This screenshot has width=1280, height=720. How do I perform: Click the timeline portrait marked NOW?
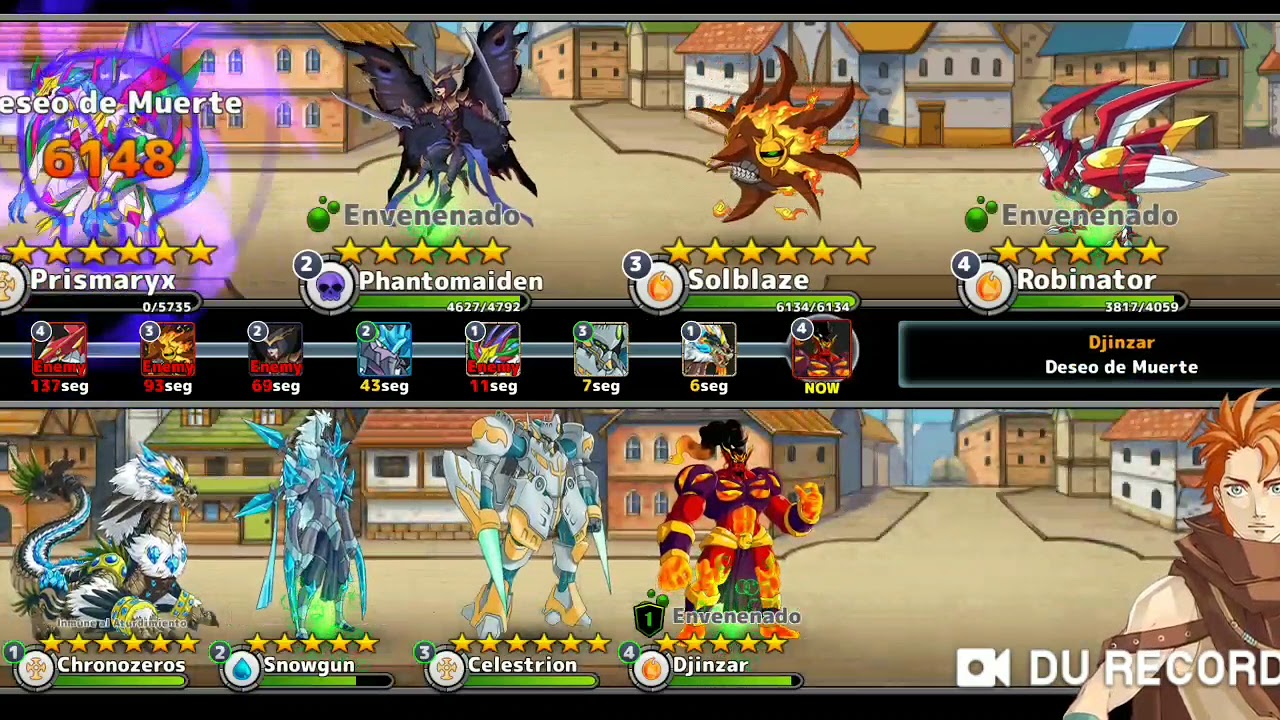(x=822, y=352)
